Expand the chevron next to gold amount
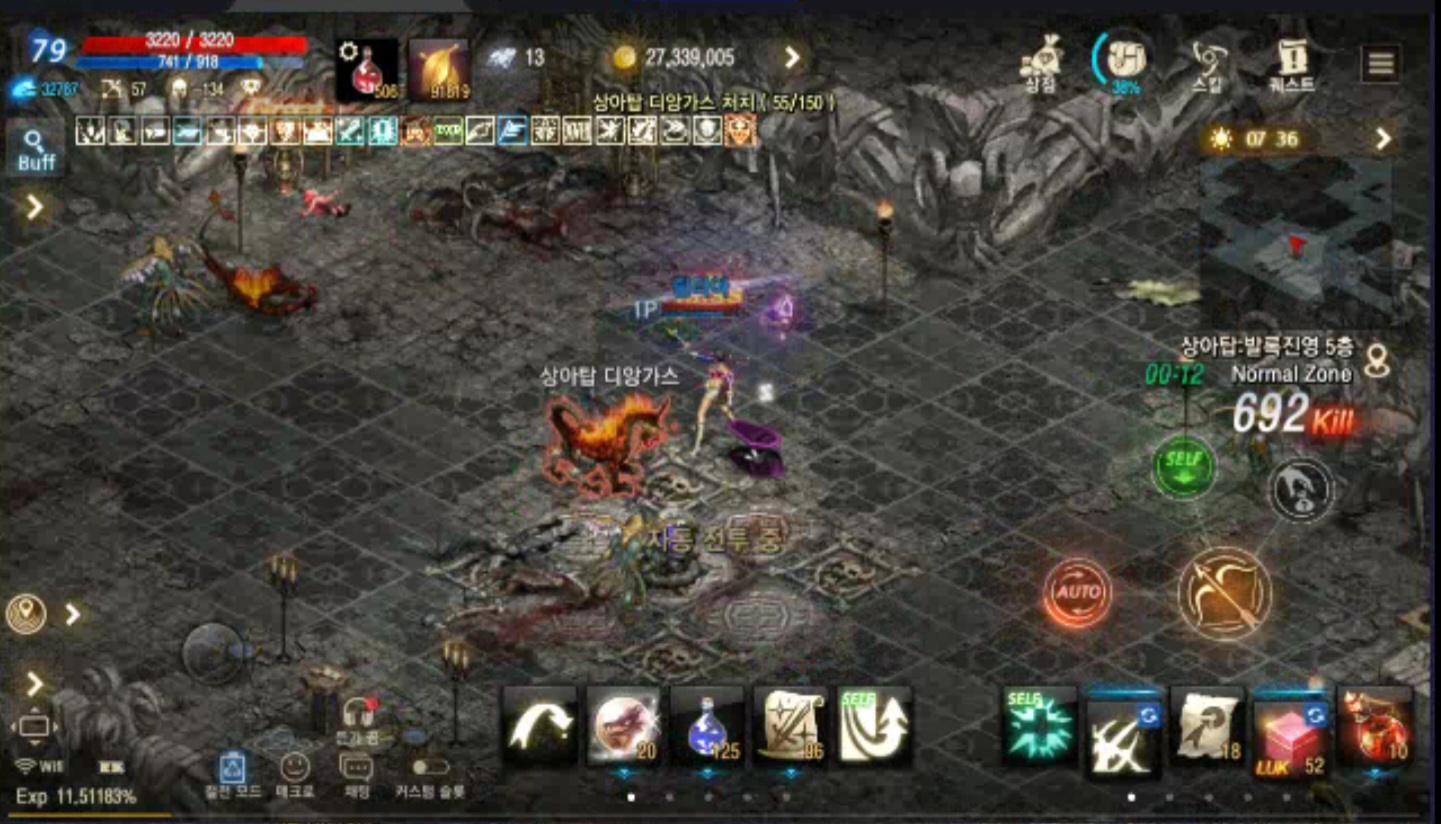This screenshot has width=1441, height=824. (x=793, y=58)
